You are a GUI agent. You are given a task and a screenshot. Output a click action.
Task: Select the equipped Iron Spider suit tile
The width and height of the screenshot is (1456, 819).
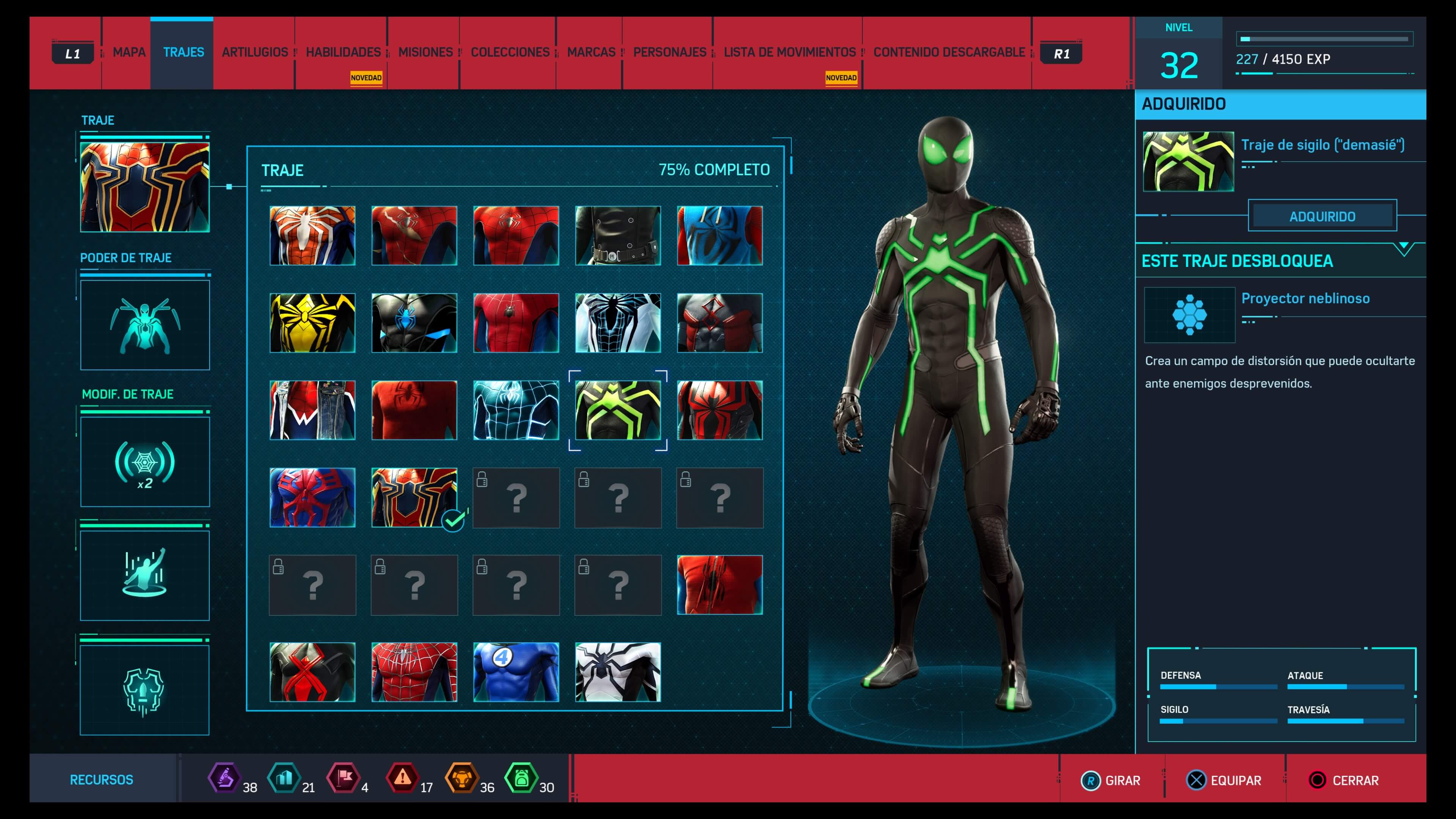click(x=414, y=497)
